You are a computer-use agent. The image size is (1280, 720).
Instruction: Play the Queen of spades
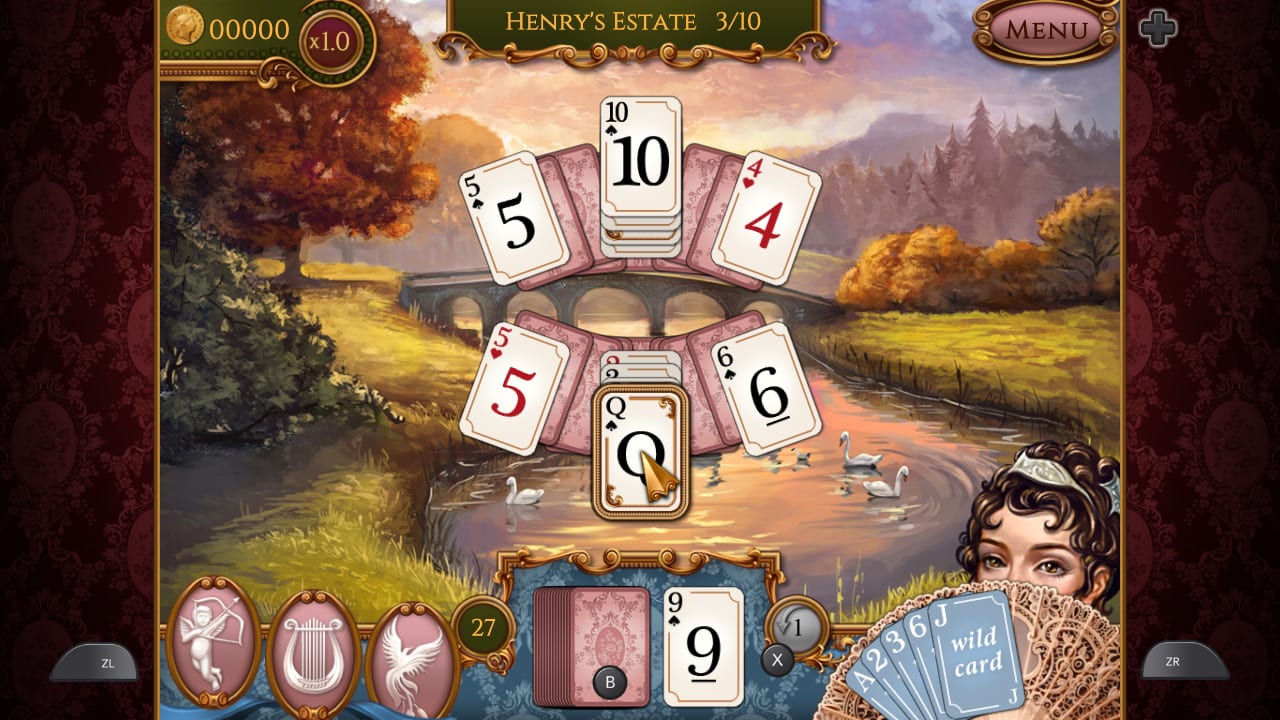(640, 450)
